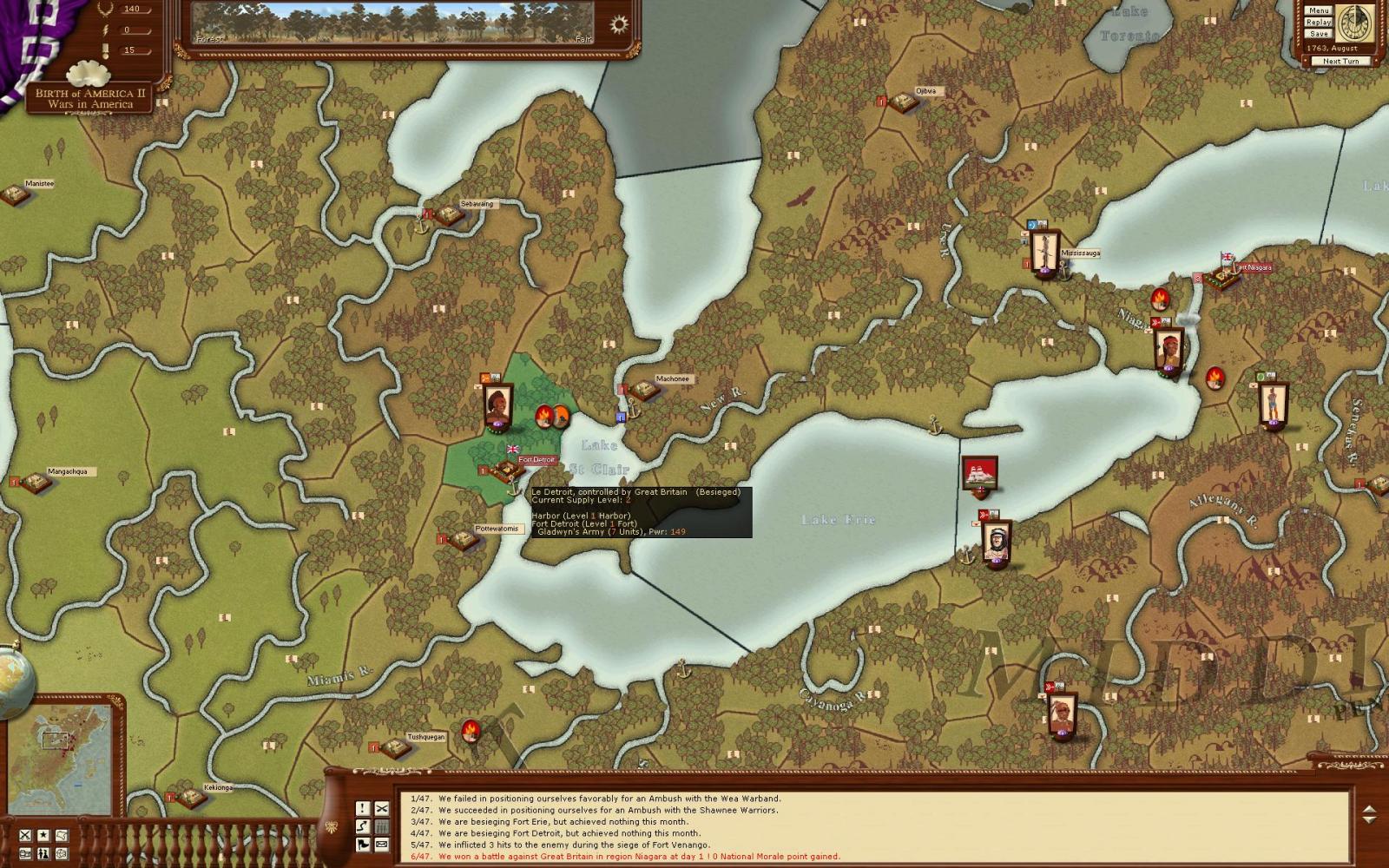Toggle the exclamation mark message filter
The width and height of the screenshot is (1389, 868).
363,808
